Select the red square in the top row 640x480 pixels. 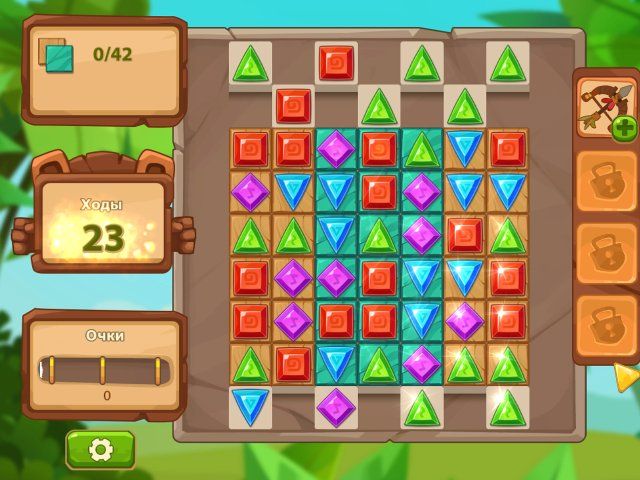point(336,62)
